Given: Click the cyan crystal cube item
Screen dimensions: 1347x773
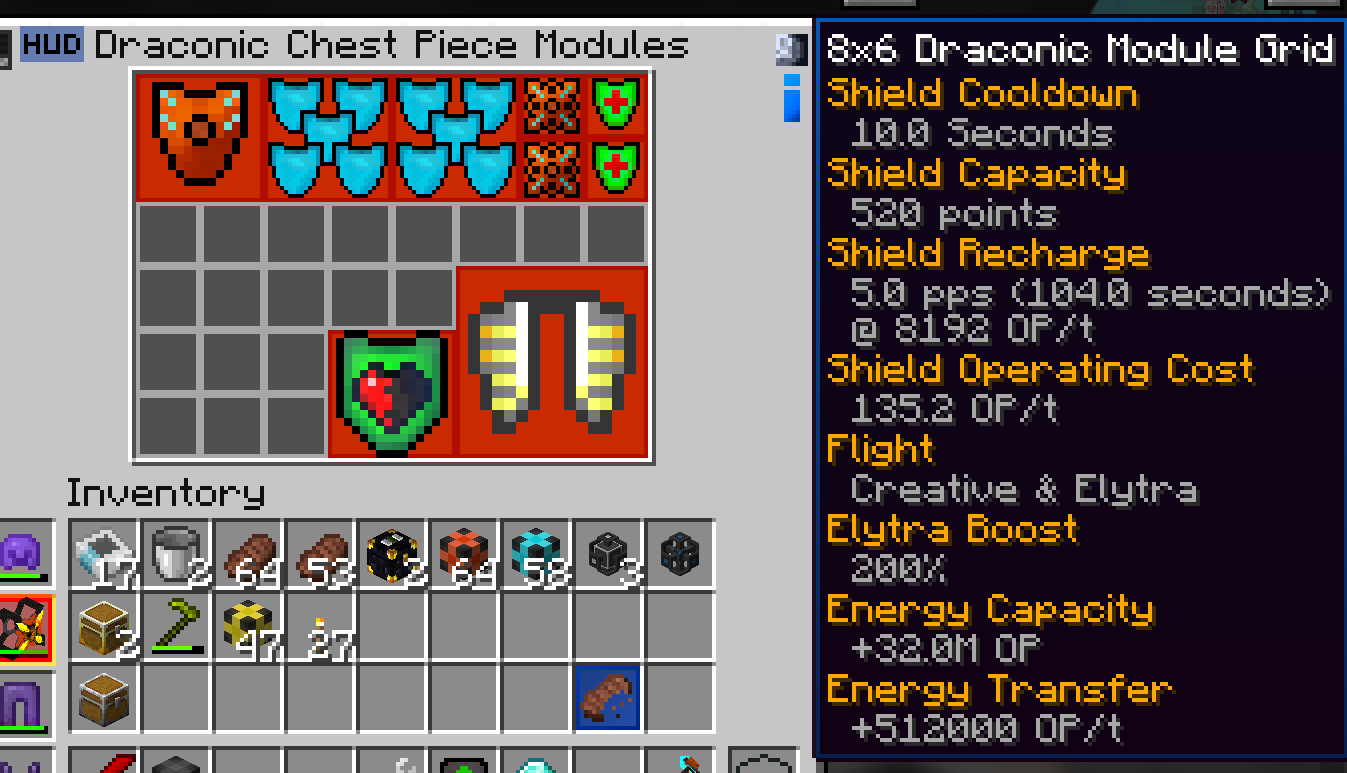Looking at the screenshot, I should pyautogui.click(x=538, y=550).
